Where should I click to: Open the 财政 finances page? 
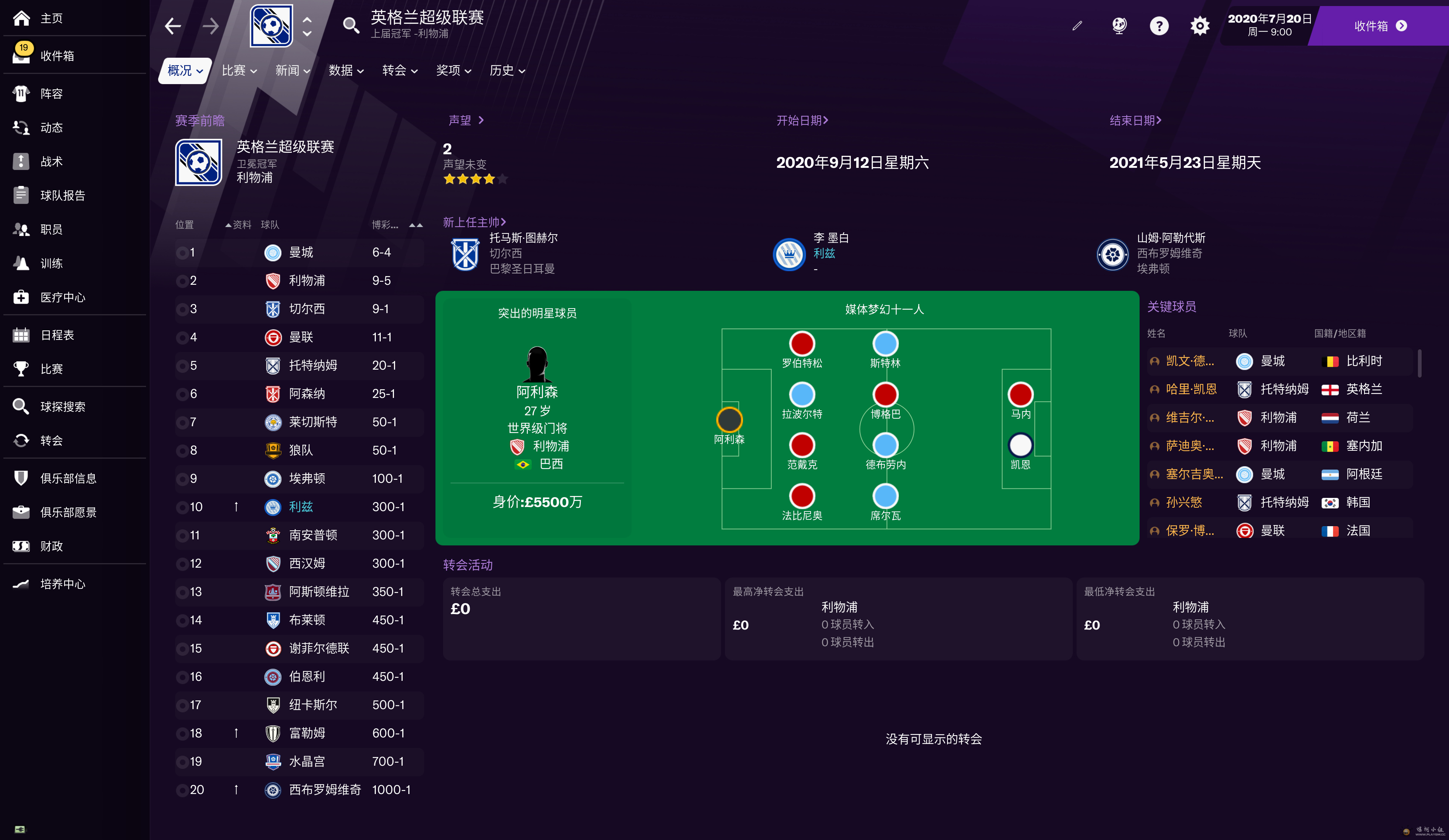[x=51, y=546]
